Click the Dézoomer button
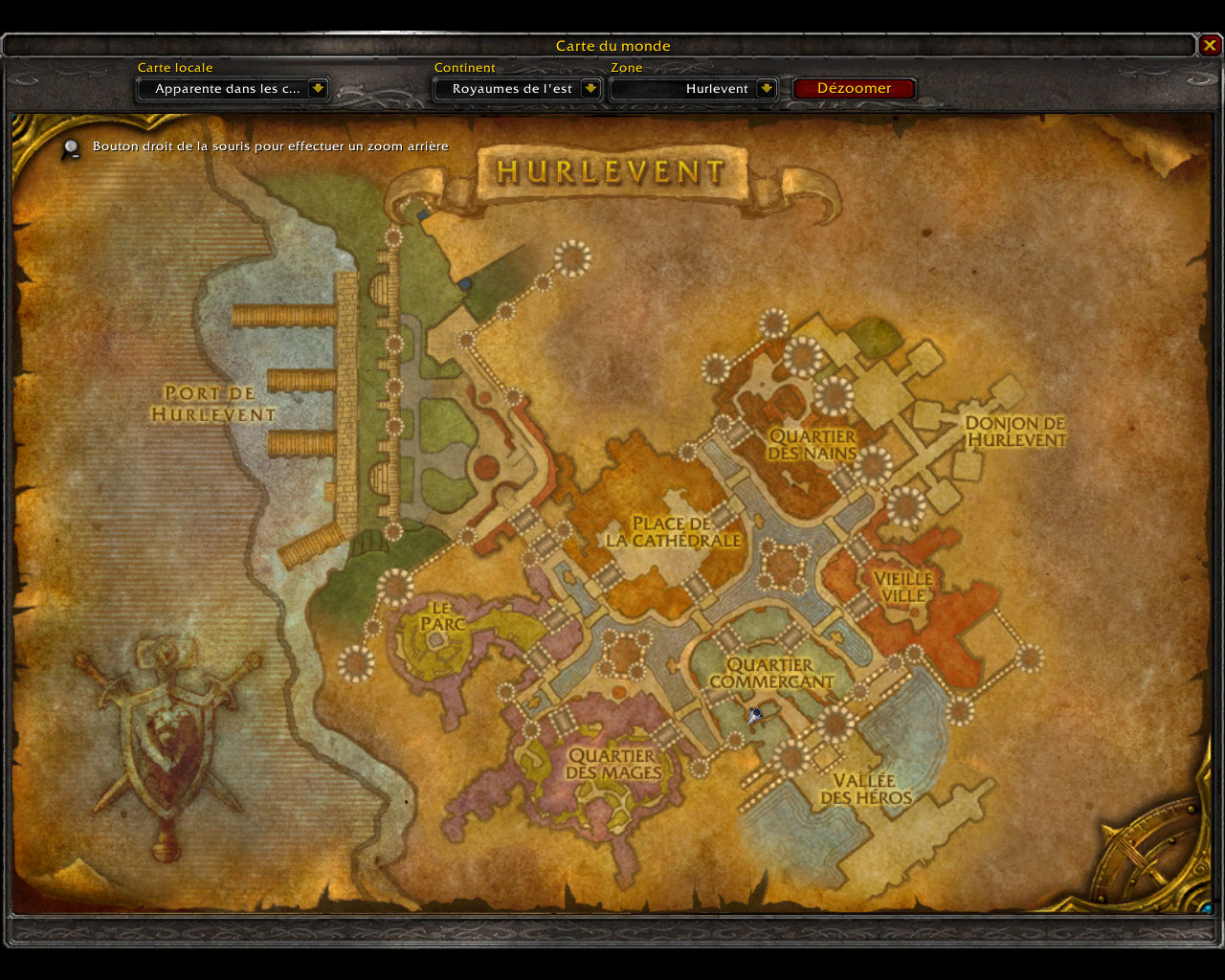The height and width of the screenshot is (980, 1225). [854, 88]
